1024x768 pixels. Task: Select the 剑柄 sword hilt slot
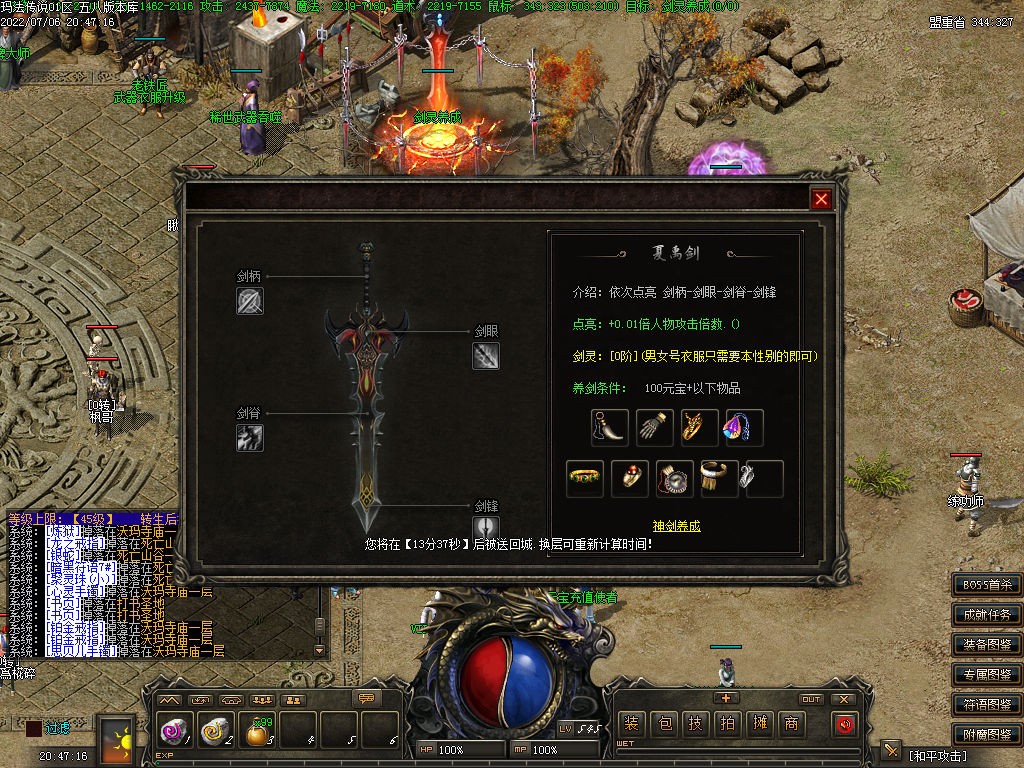250,301
